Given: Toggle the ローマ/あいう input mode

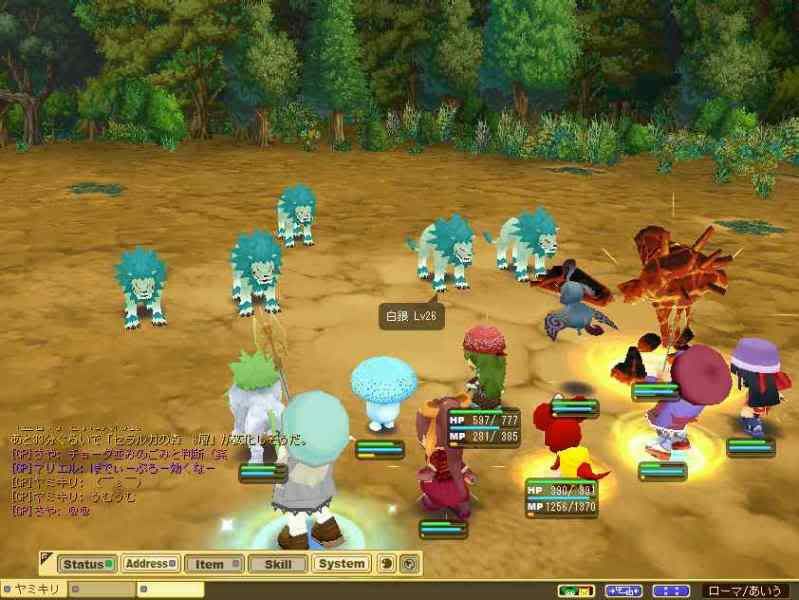Looking at the screenshot, I should (748, 590).
